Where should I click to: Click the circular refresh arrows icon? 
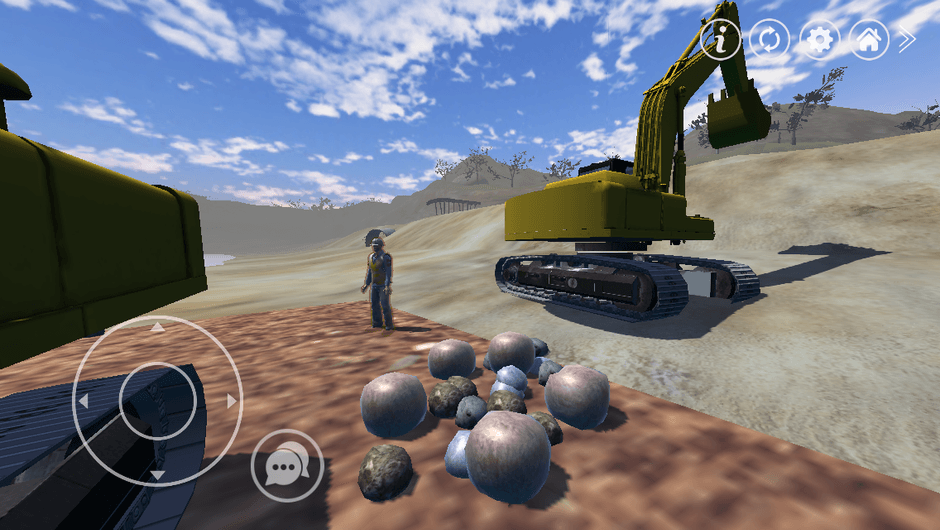click(x=770, y=39)
